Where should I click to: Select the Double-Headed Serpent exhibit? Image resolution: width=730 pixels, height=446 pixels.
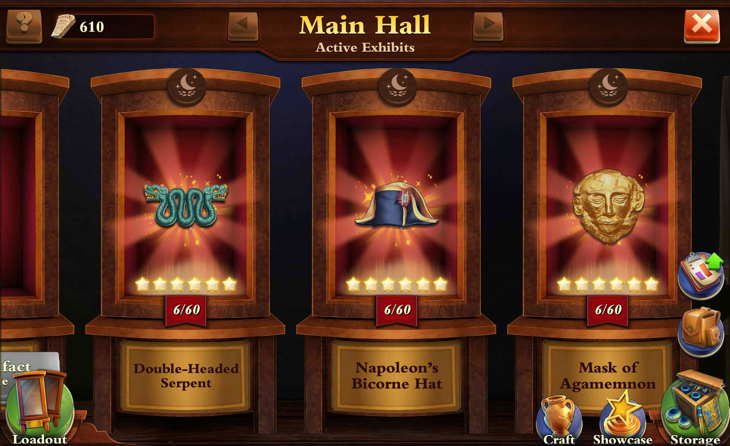[x=186, y=206]
